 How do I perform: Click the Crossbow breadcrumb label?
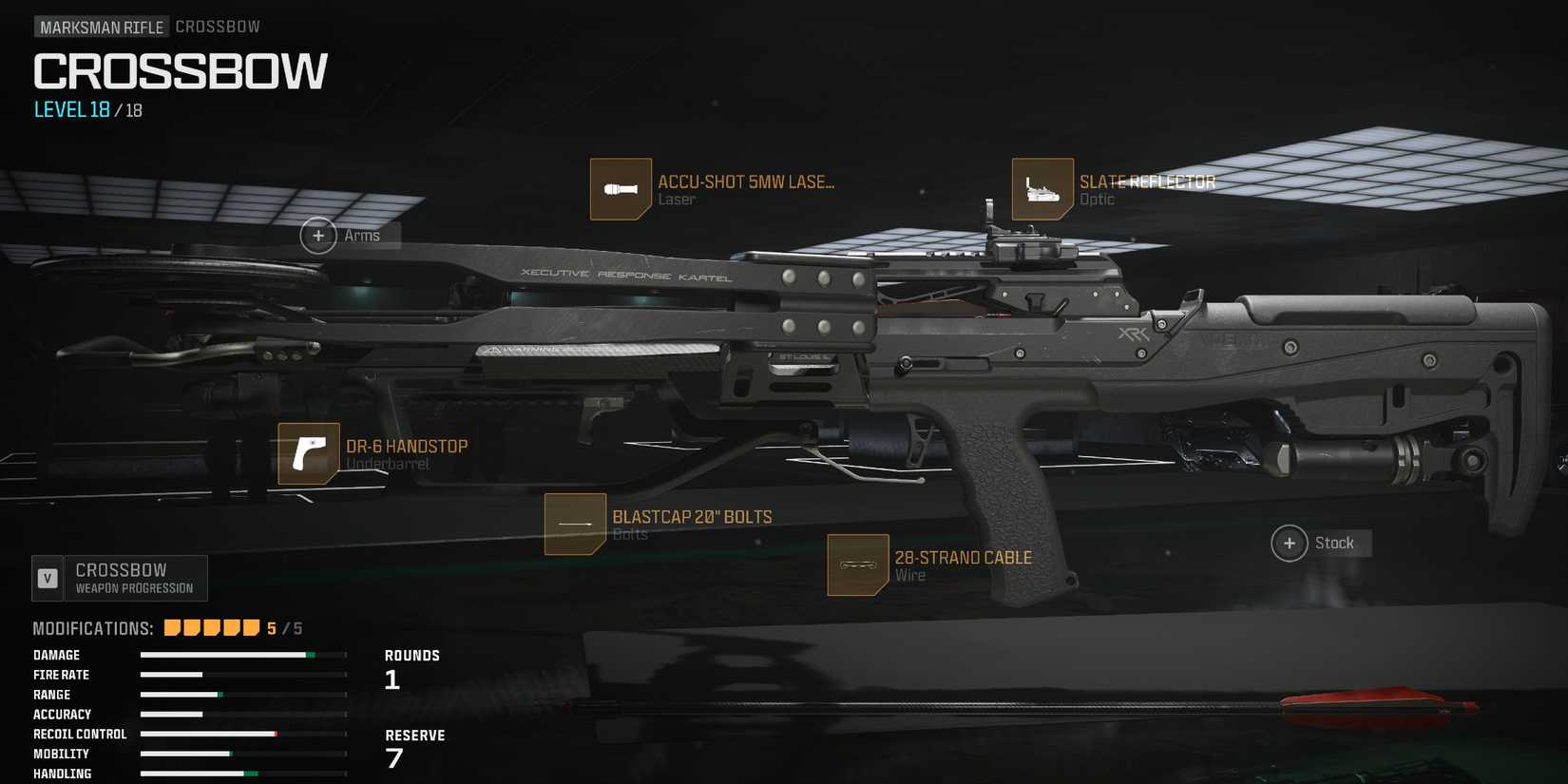pyautogui.click(x=218, y=26)
